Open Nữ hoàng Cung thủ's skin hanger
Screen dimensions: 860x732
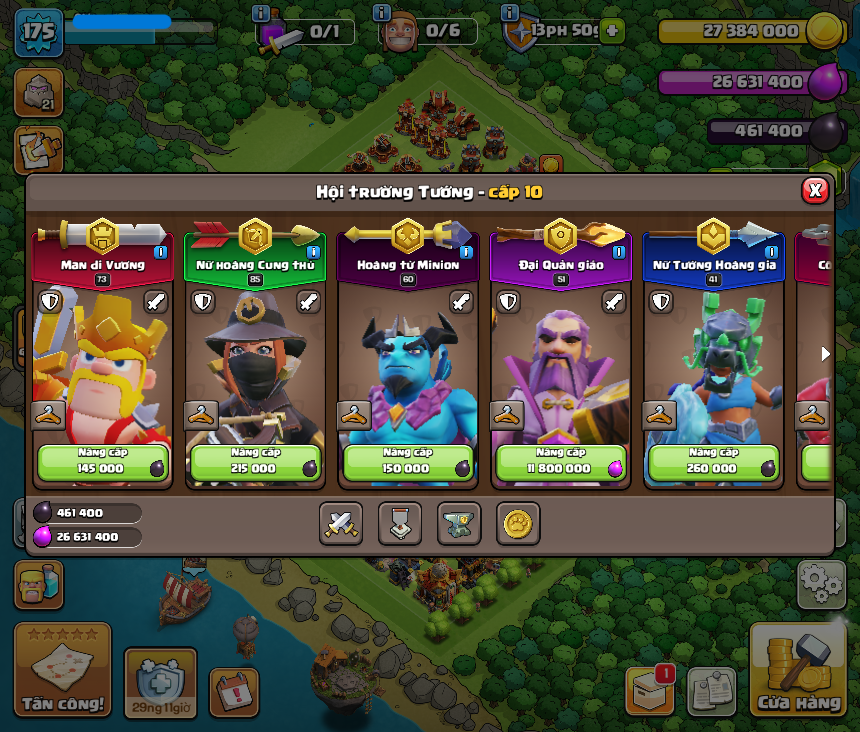tap(202, 414)
